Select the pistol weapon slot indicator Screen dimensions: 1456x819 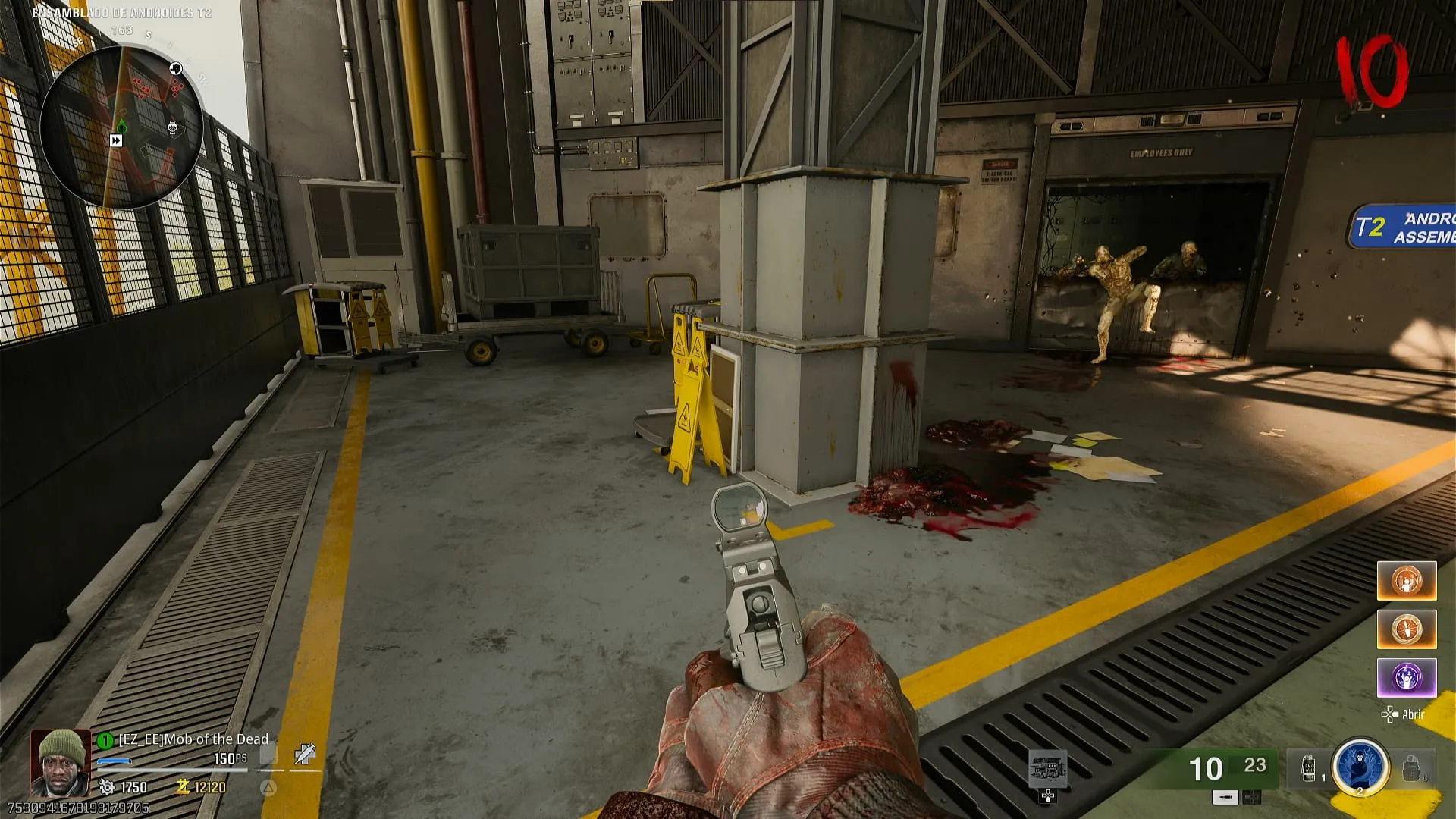tap(1225, 797)
